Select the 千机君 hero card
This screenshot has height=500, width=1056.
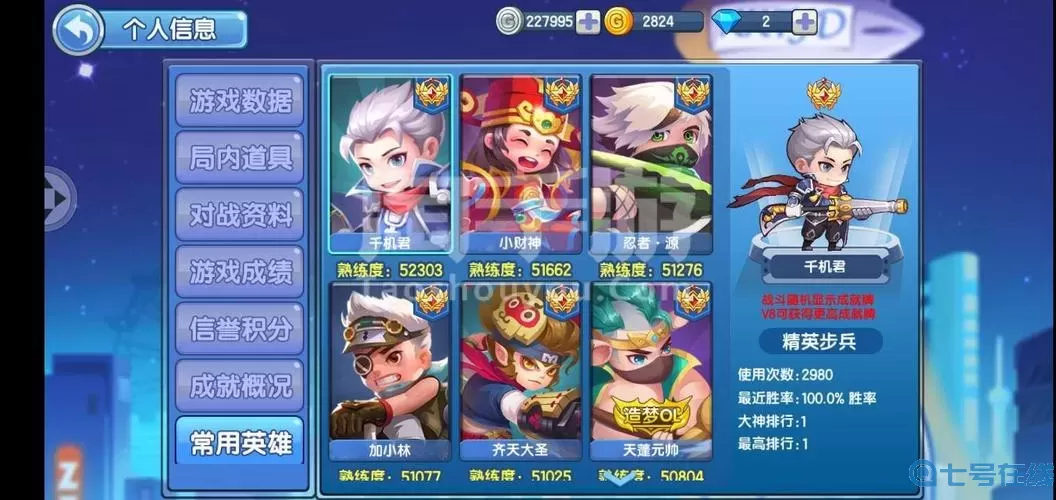tap(391, 160)
